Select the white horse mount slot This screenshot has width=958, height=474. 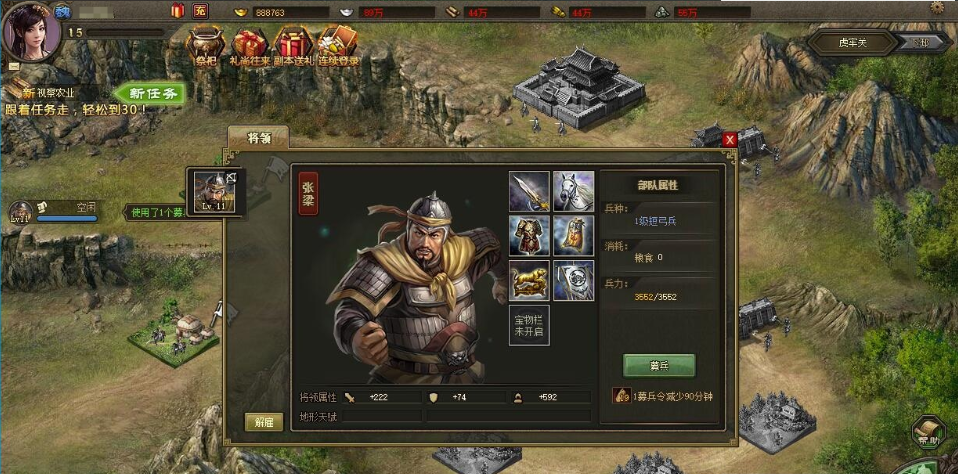[573, 191]
